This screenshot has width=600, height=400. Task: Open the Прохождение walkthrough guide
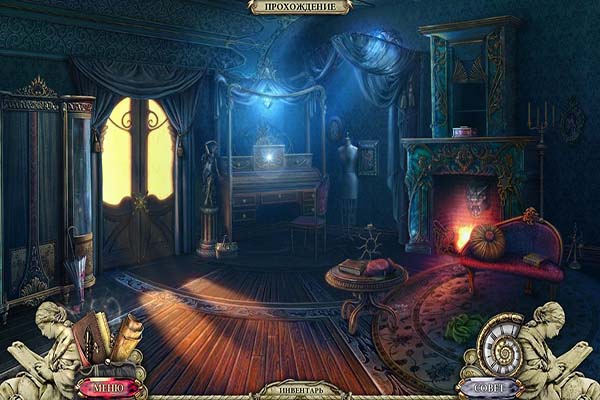pos(299,8)
